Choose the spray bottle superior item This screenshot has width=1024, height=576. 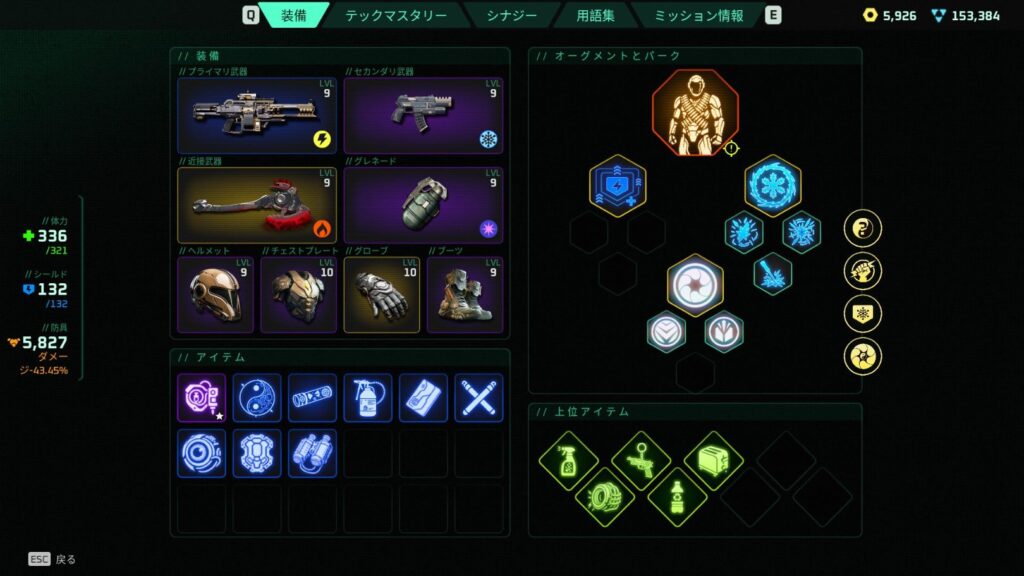click(x=568, y=460)
